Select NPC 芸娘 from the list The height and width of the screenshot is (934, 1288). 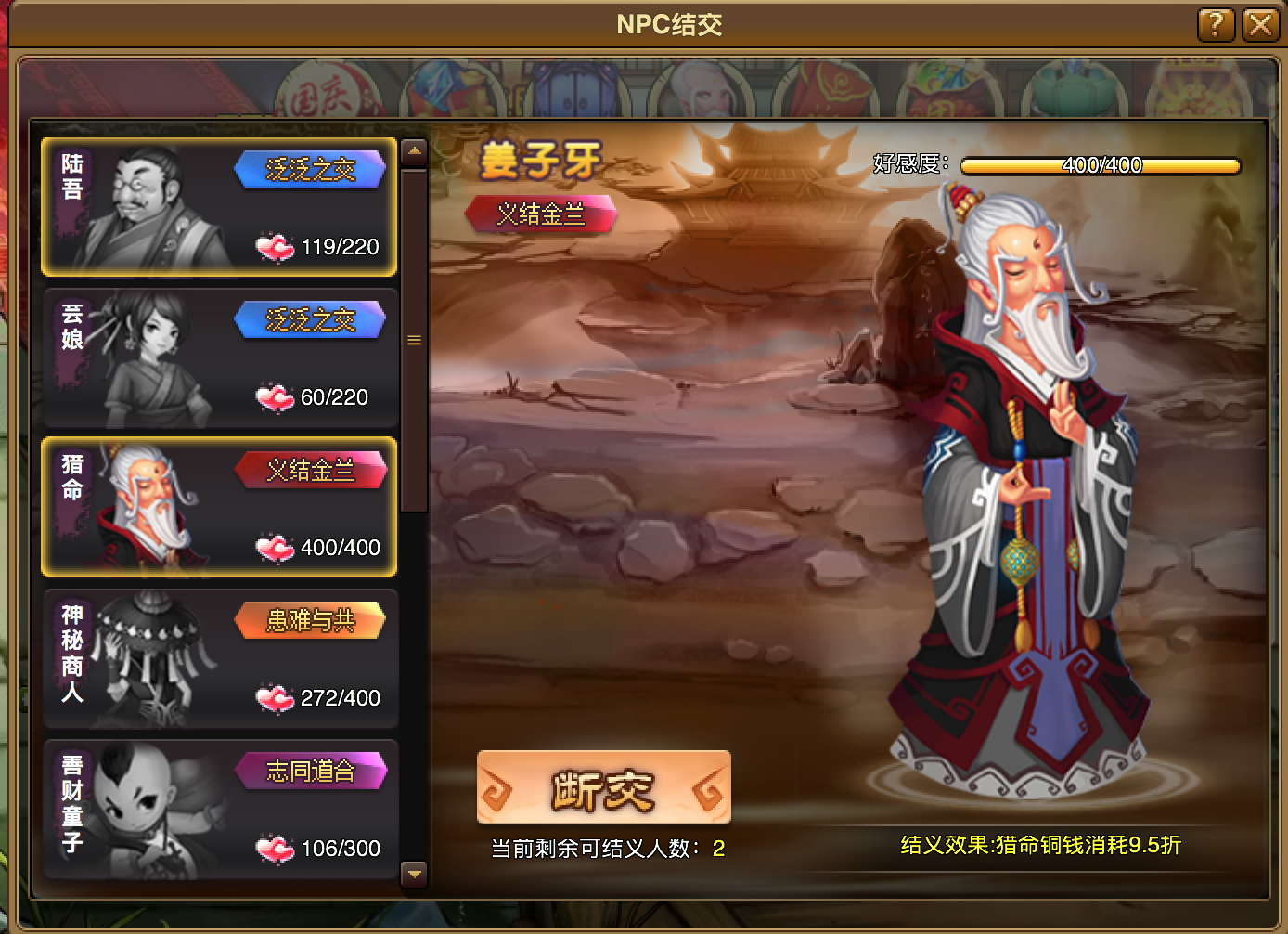click(x=218, y=357)
